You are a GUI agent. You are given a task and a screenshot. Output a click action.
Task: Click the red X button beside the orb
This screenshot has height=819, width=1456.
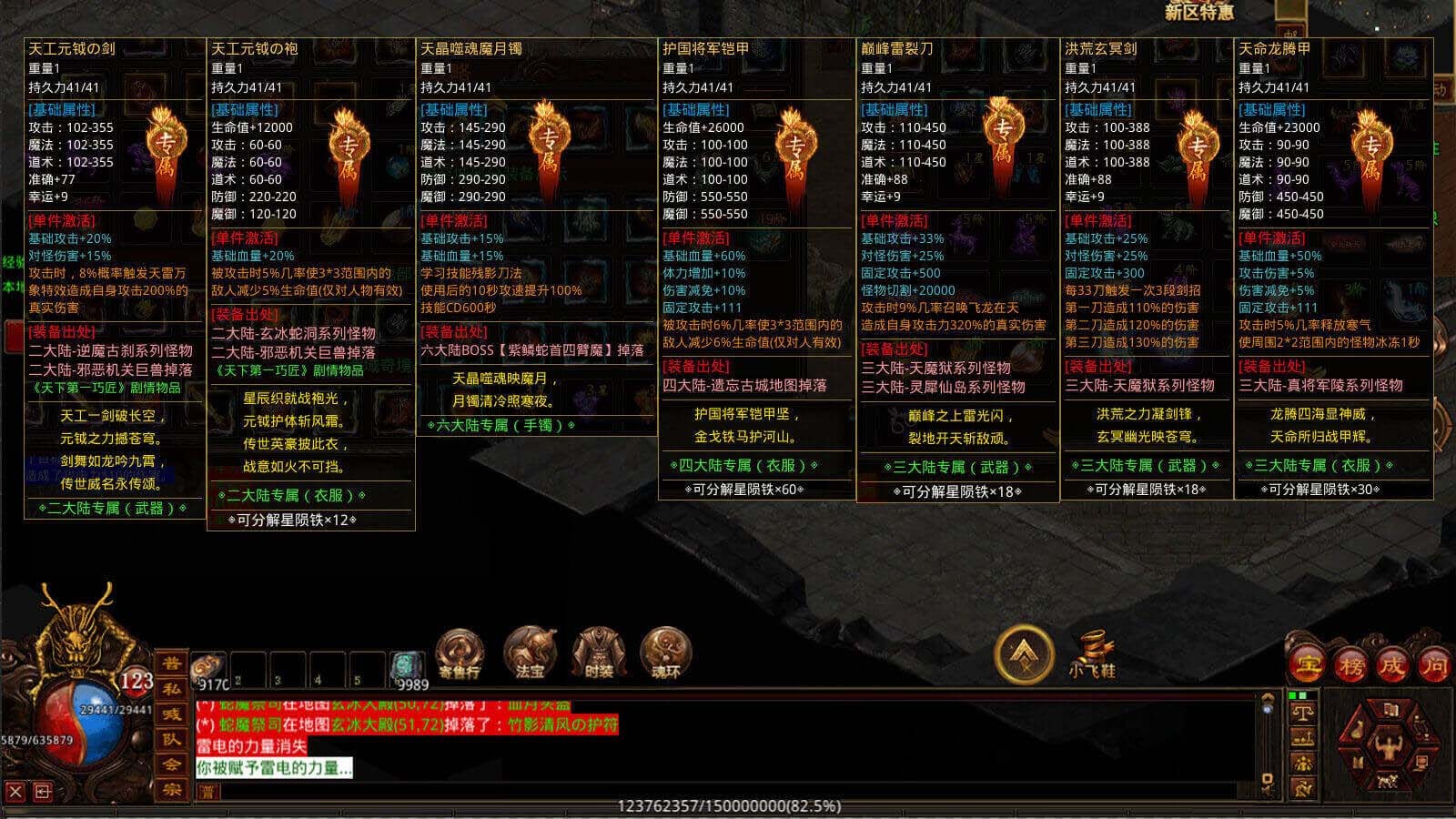click(x=15, y=792)
